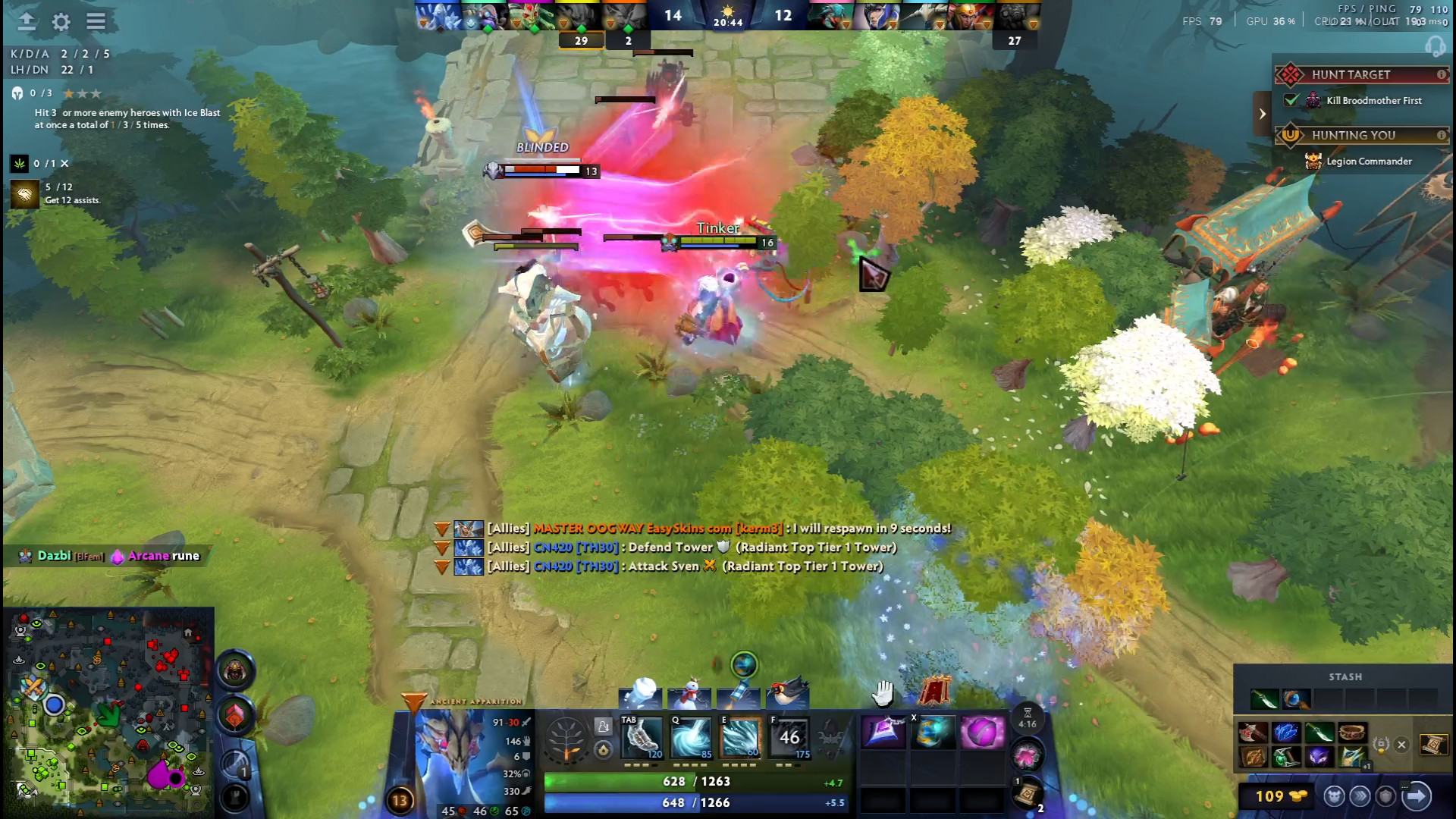Click the back-to-dashboard arrow icon

[27, 22]
